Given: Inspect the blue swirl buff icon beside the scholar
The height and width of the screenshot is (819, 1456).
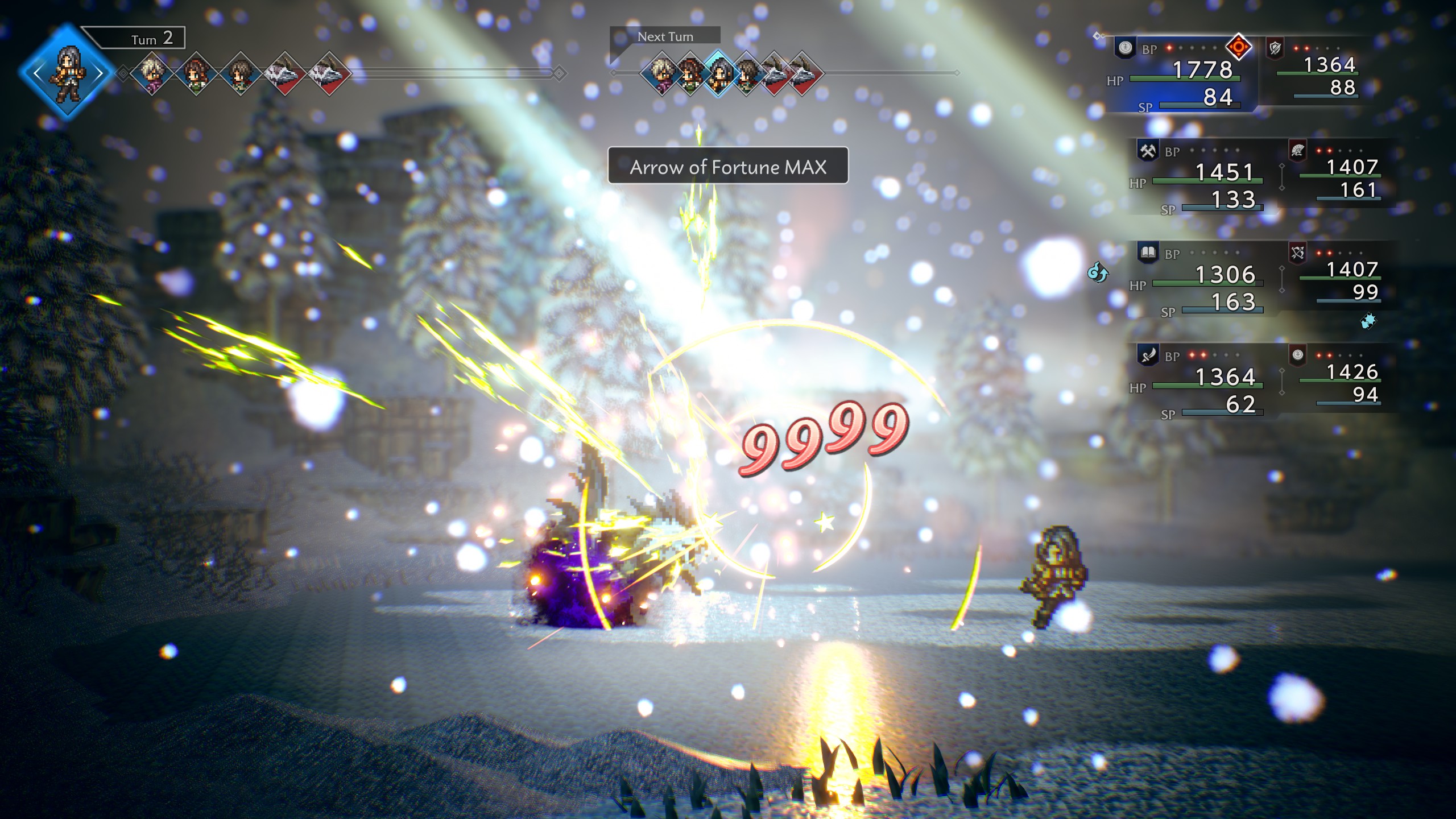Looking at the screenshot, I should (x=1098, y=273).
